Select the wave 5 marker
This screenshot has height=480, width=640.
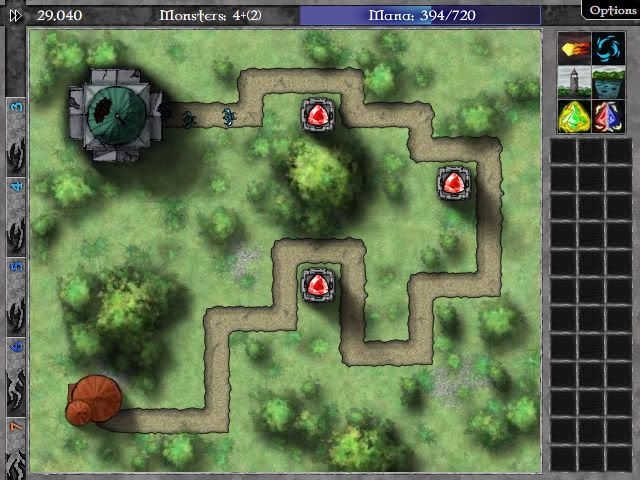(16, 267)
